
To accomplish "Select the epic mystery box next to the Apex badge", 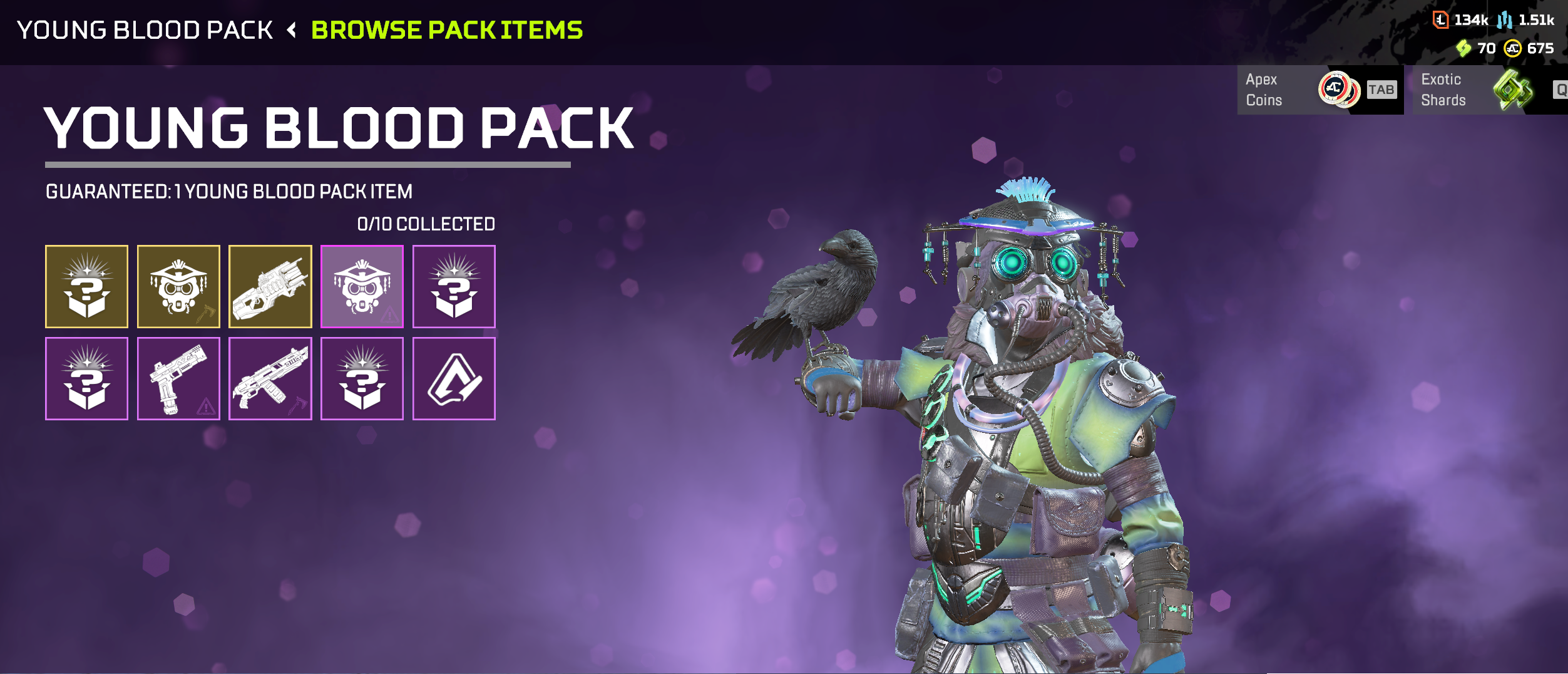I will [362, 379].
